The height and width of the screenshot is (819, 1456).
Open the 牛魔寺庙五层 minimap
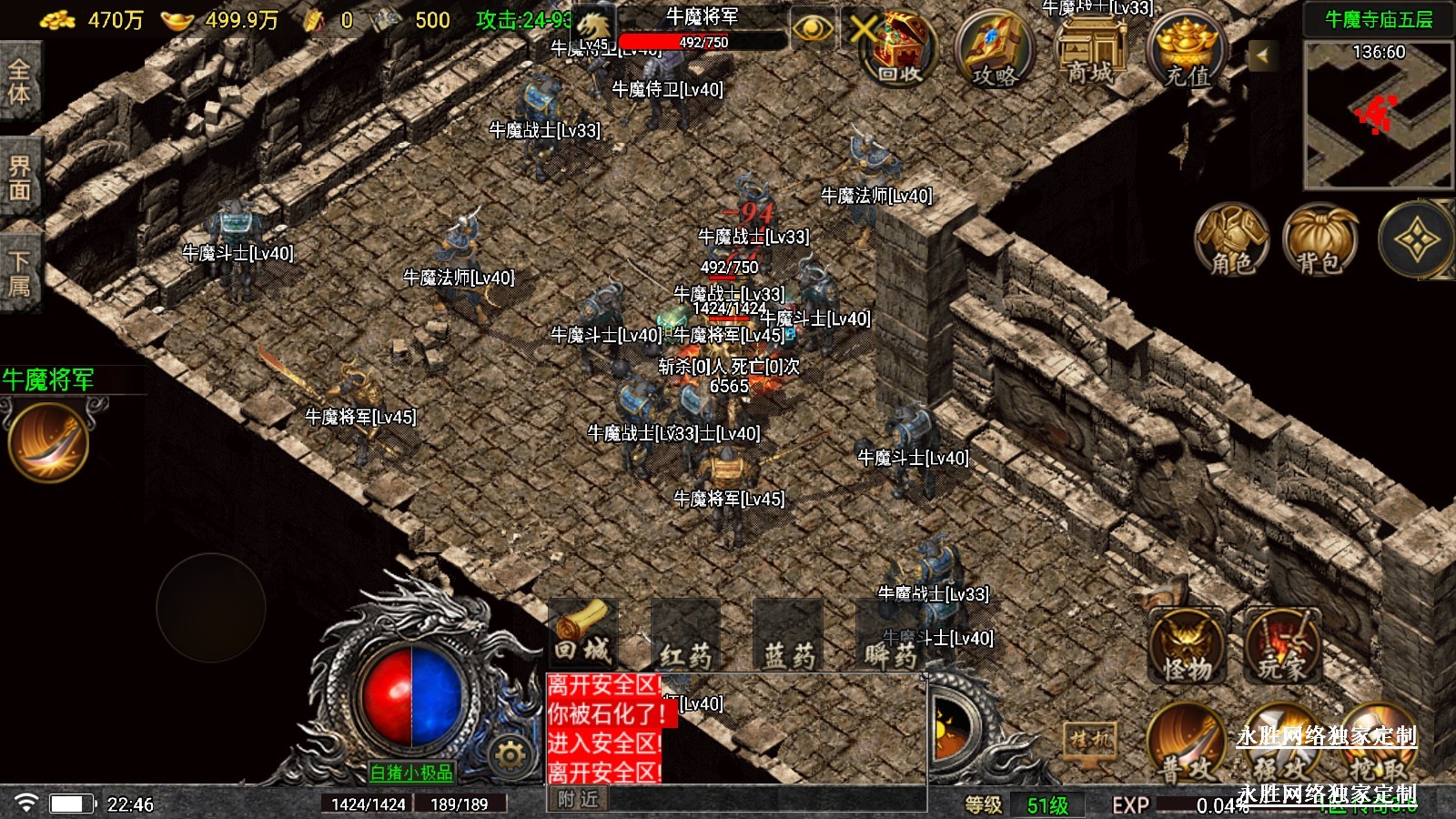pyautogui.click(x=1379, y=116)
